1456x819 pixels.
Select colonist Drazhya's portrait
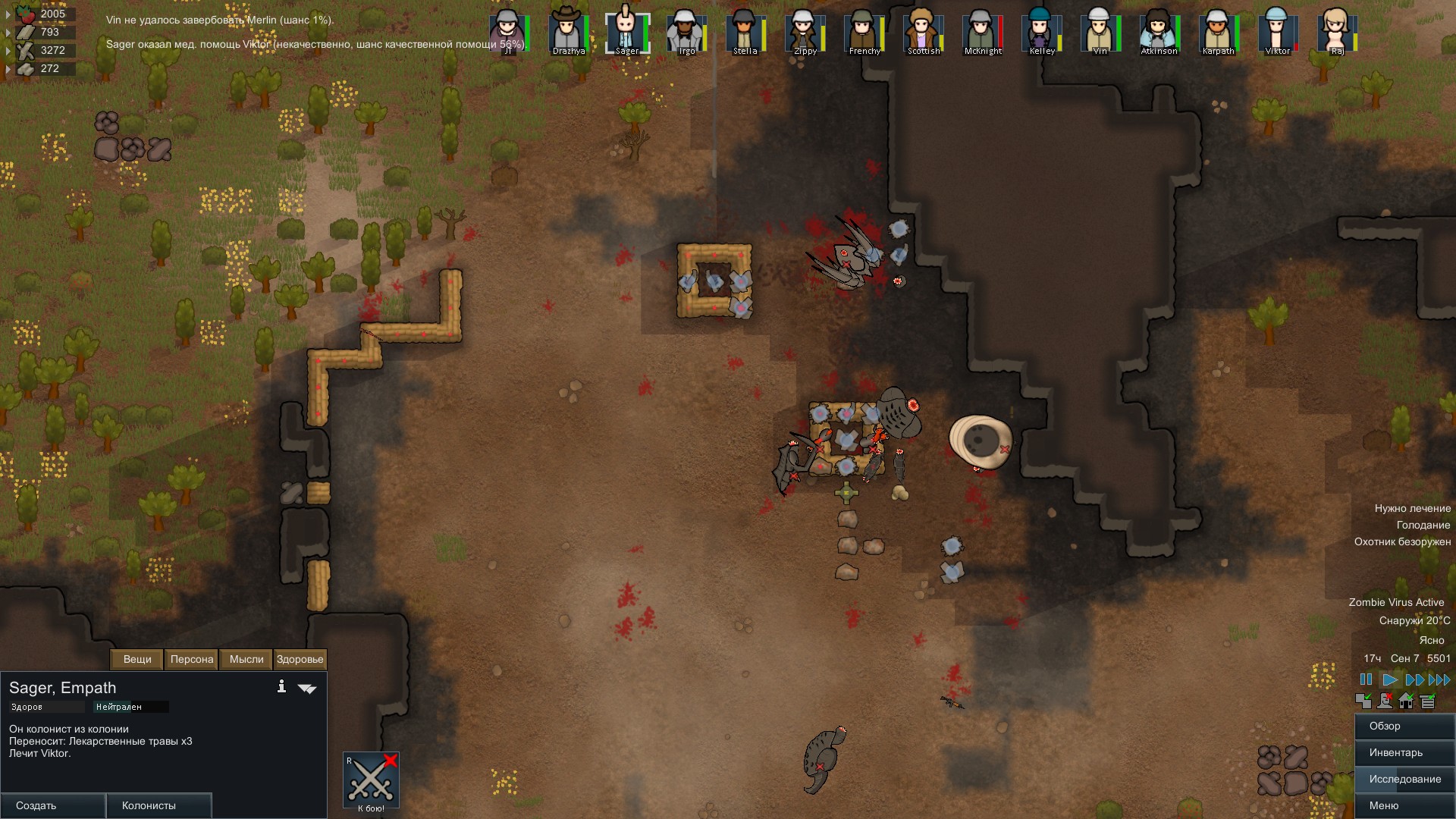coord(567,32)
